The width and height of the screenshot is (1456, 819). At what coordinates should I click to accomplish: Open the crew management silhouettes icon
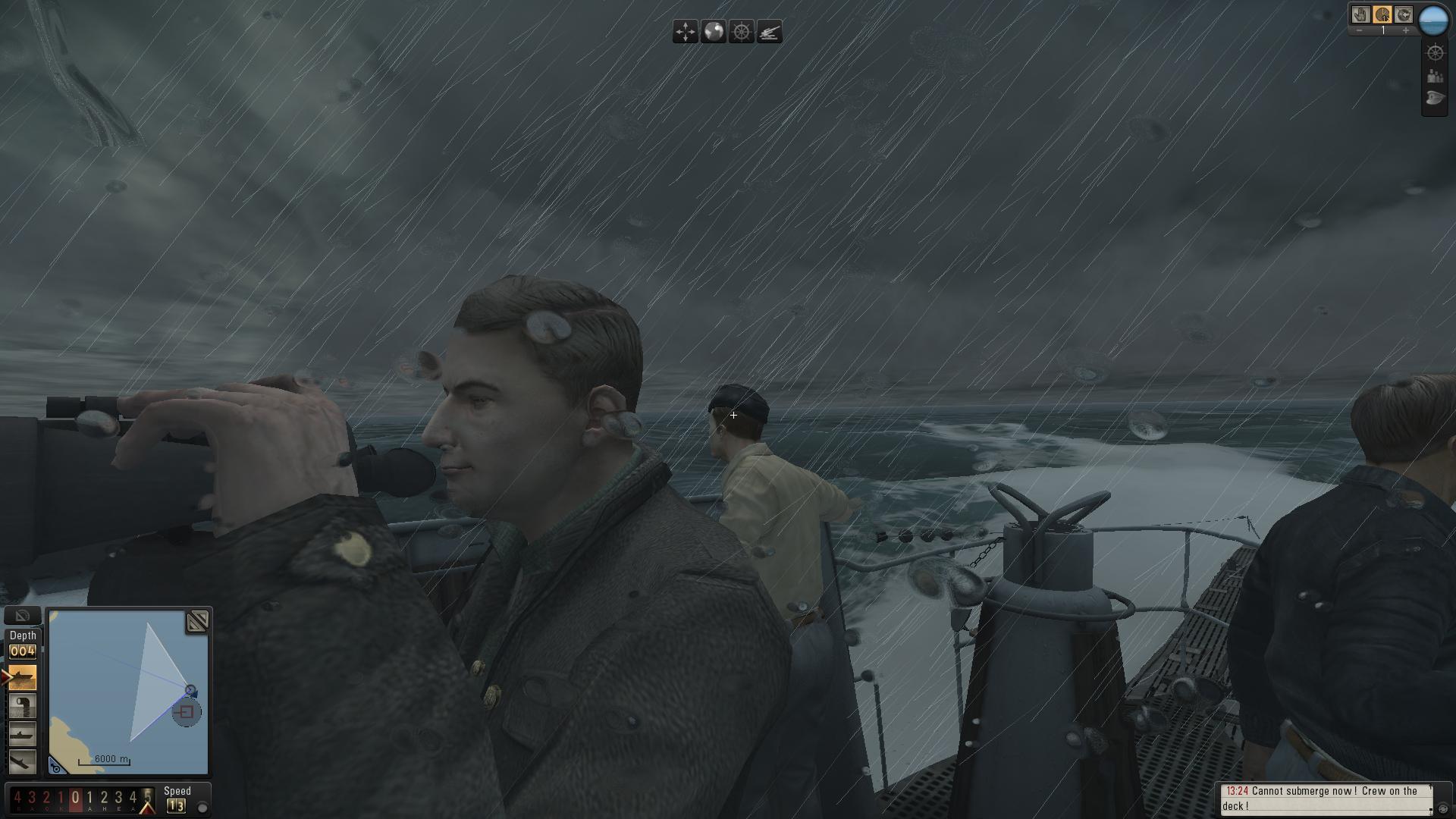coord(1435,76)
